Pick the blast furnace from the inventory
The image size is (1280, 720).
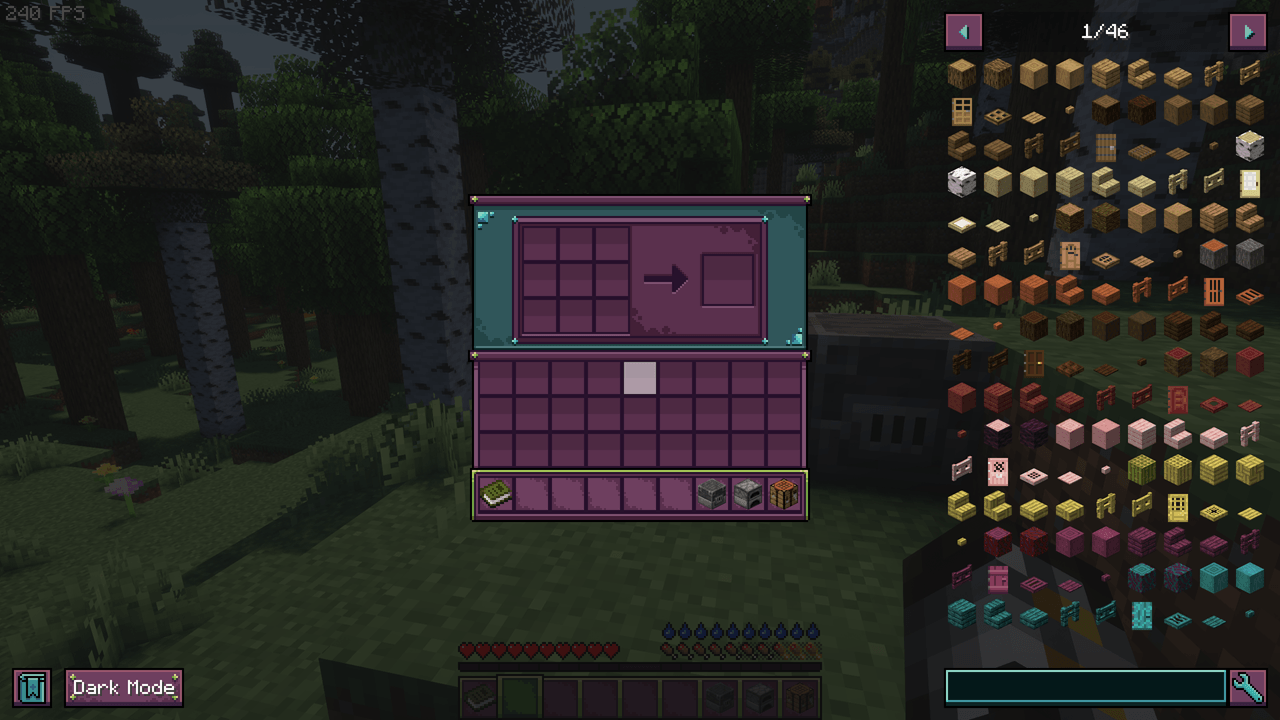point(713,493)
